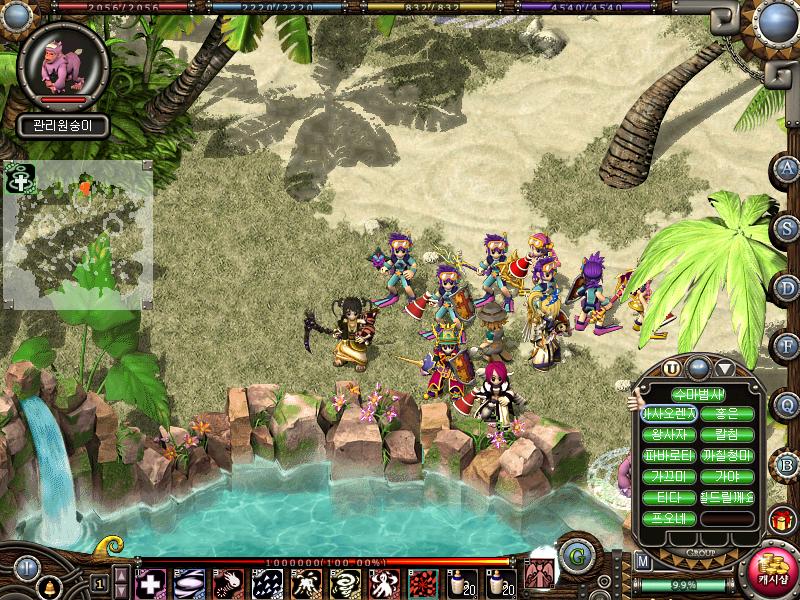Select the round A menu button
Image resolution: width=800 pixels, height=600 pixels.
pos(788,168)
